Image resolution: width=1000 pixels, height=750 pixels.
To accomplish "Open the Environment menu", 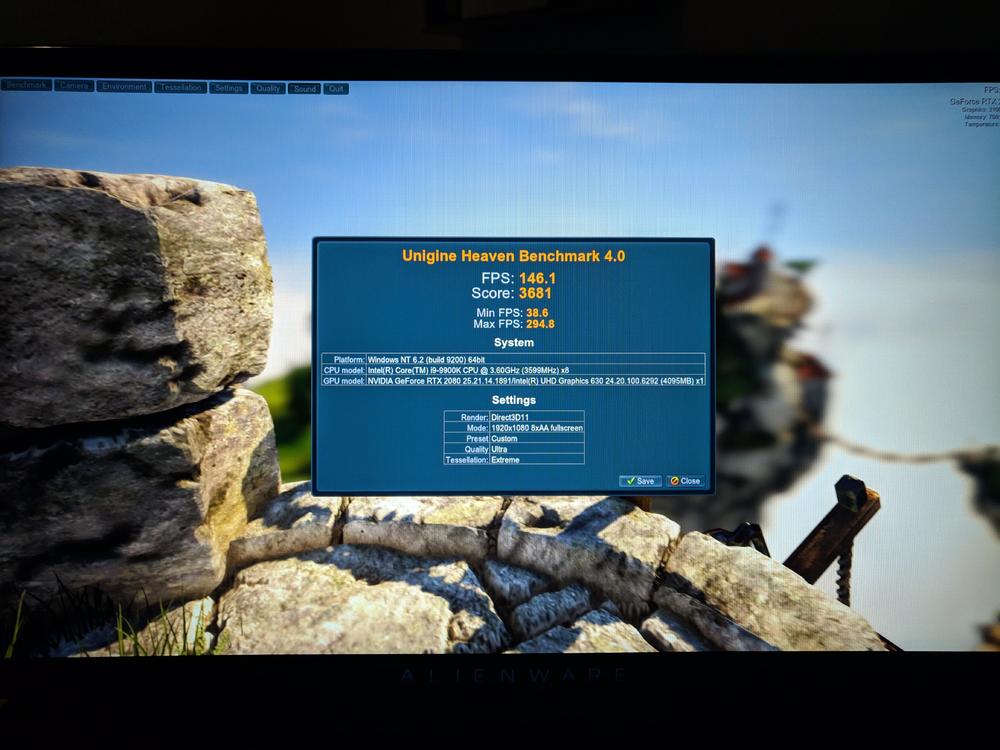I will [x=124, y=87].
